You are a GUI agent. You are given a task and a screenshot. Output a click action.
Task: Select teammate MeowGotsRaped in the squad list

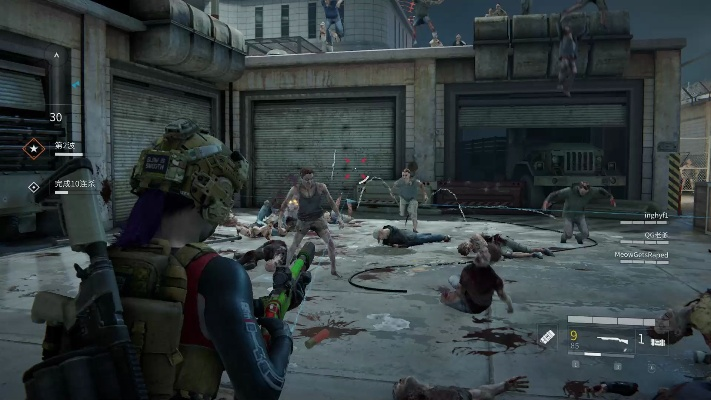[x=643, y=255]
